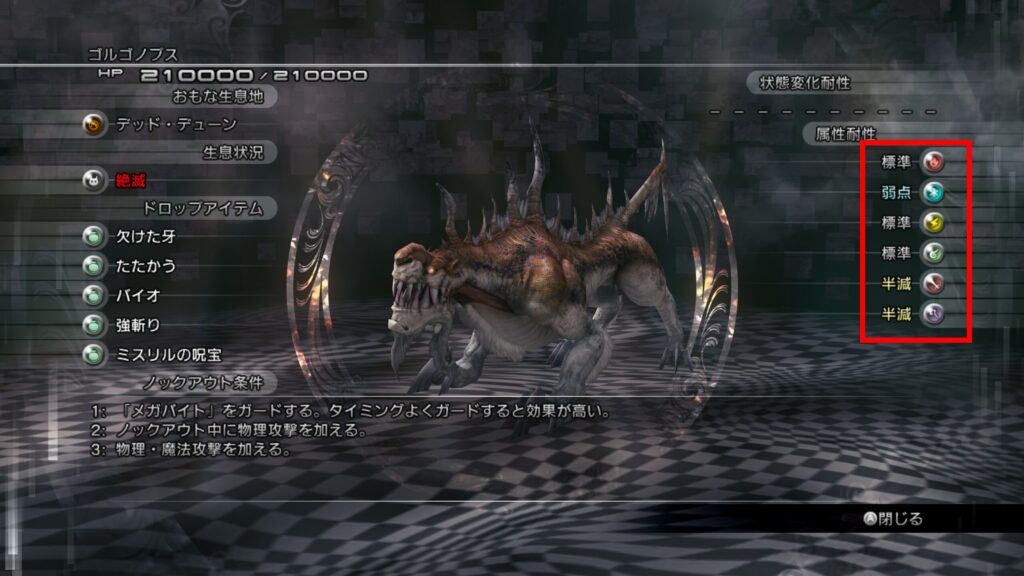The height and width of the screenshot is (576, 1024).
Task: Click the purple magic resistance icon
Action: (932, 315)
